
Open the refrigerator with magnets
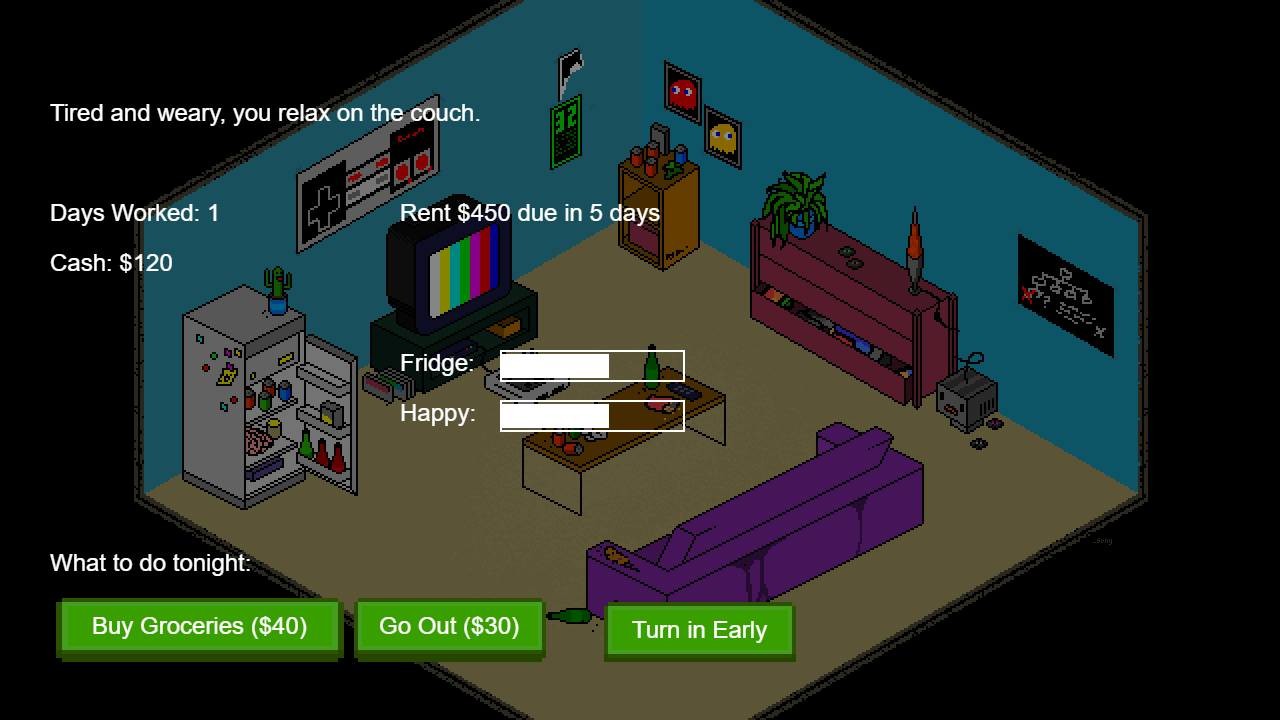point(250,400)
